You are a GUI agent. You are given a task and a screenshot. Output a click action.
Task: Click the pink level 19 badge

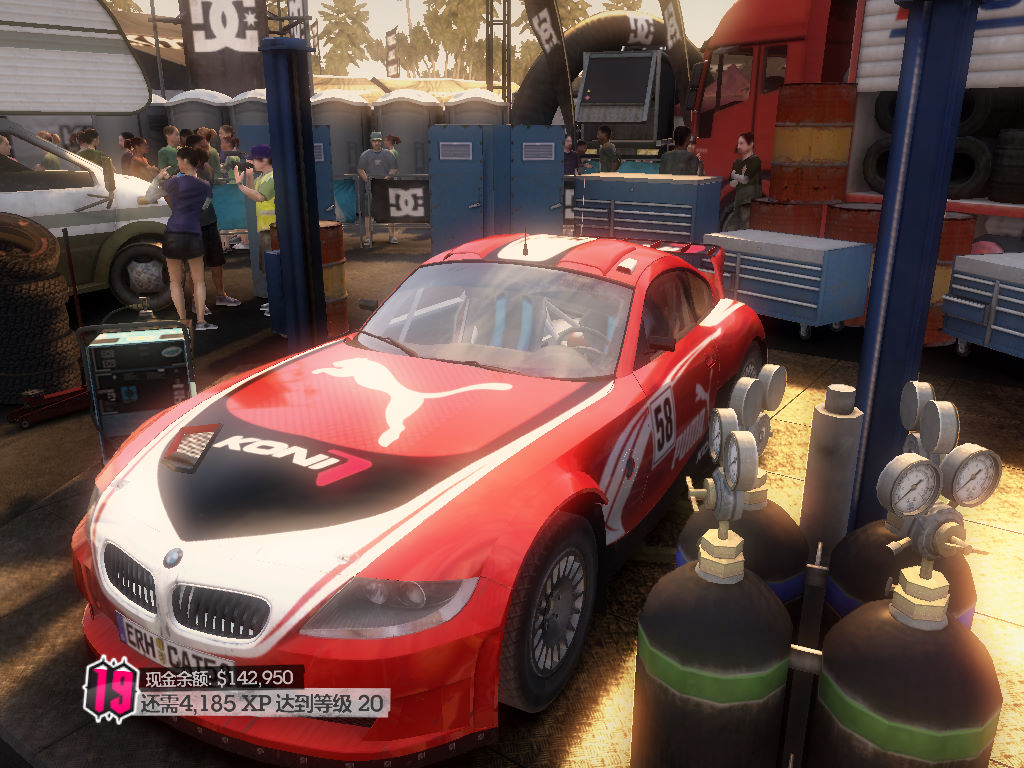click(x=109, y=689)
